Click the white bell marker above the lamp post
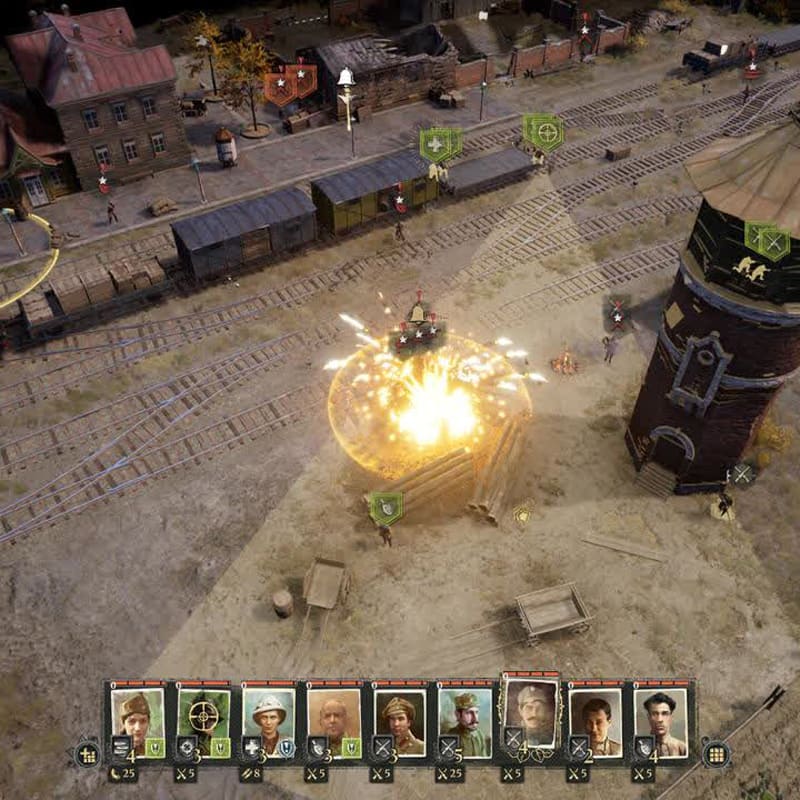Image resolution: width=800 pixels, height=800 pixels. (x=346, y=77)
